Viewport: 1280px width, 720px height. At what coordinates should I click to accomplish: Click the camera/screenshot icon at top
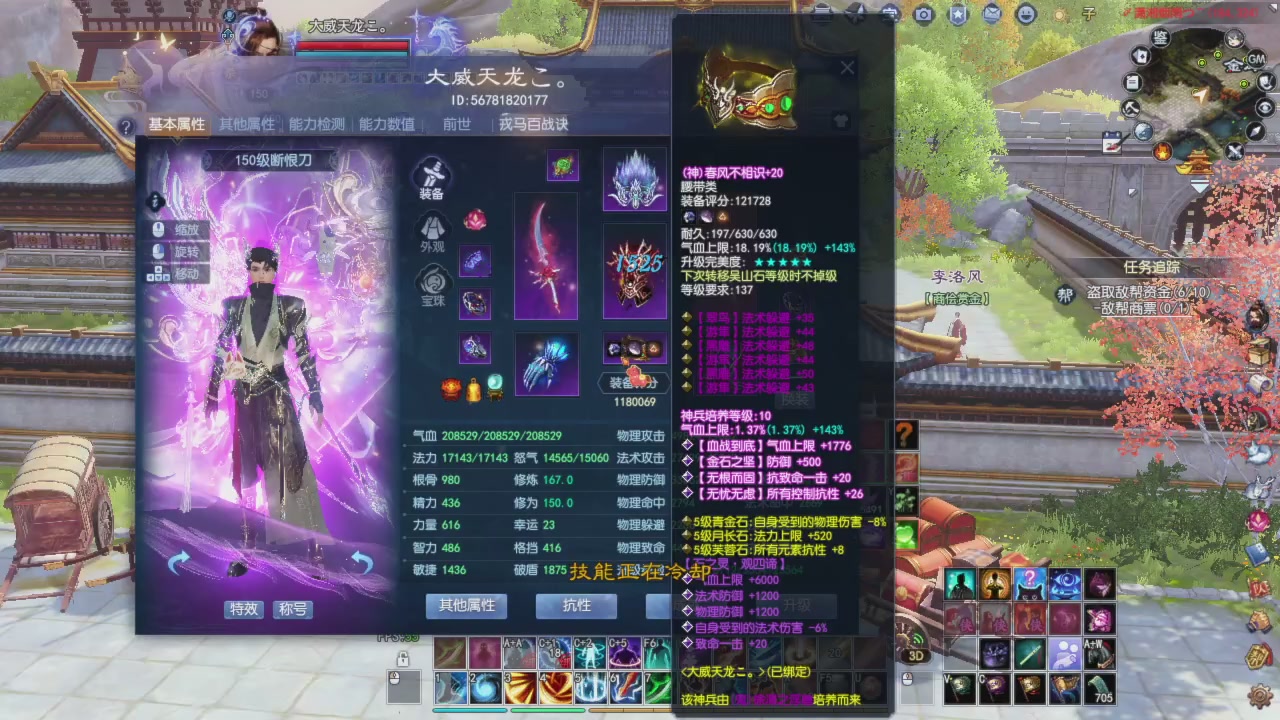pos(923,15)
